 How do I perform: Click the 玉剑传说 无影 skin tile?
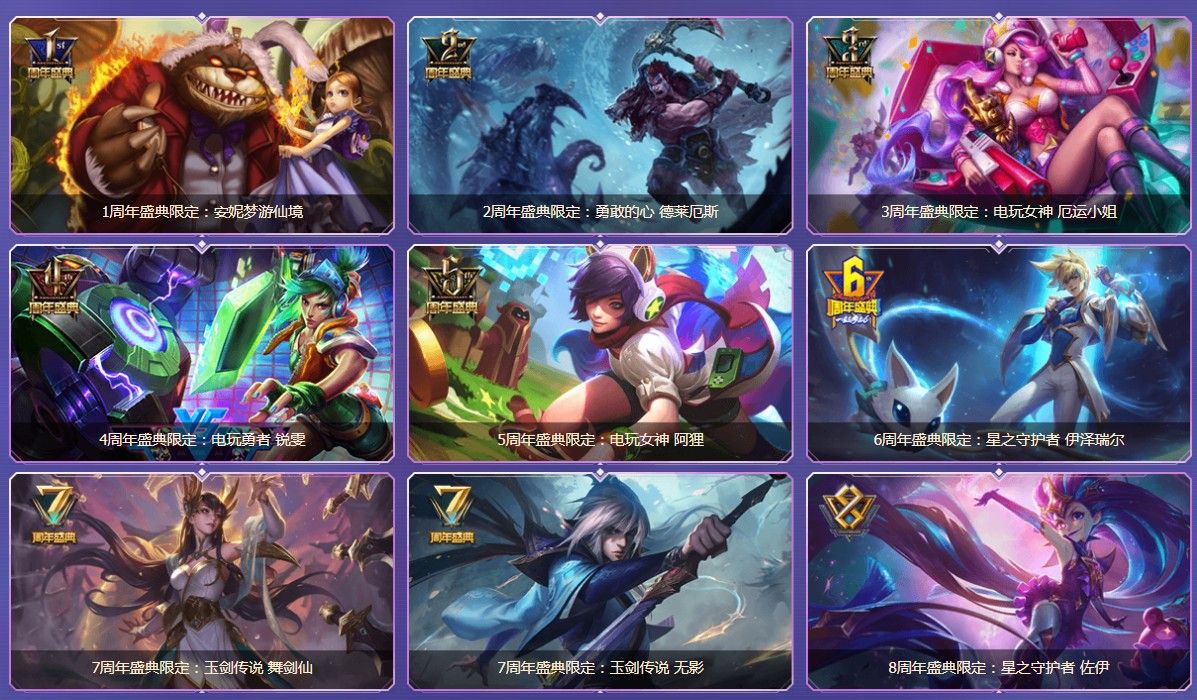(600, 581)
